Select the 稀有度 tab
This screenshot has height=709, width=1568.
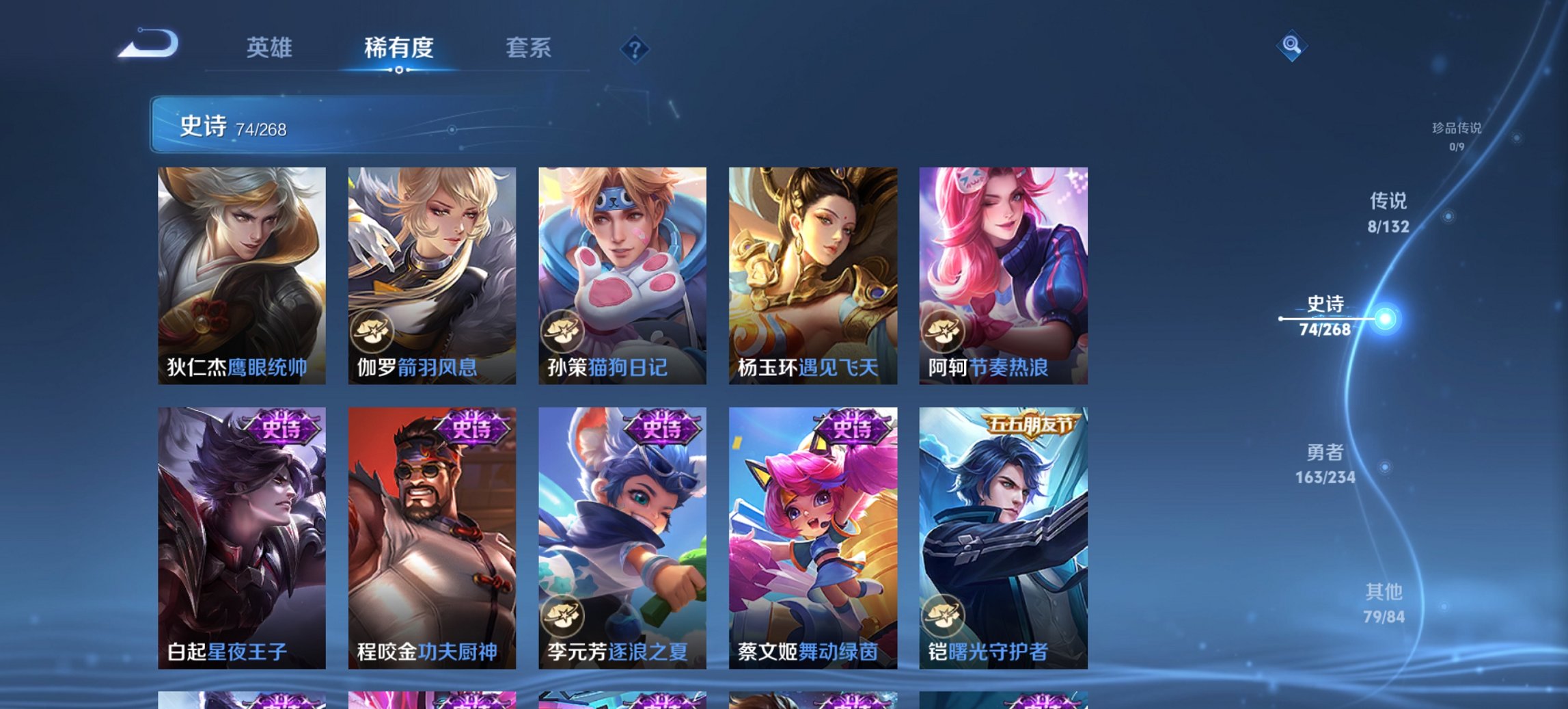click(399, 48)
